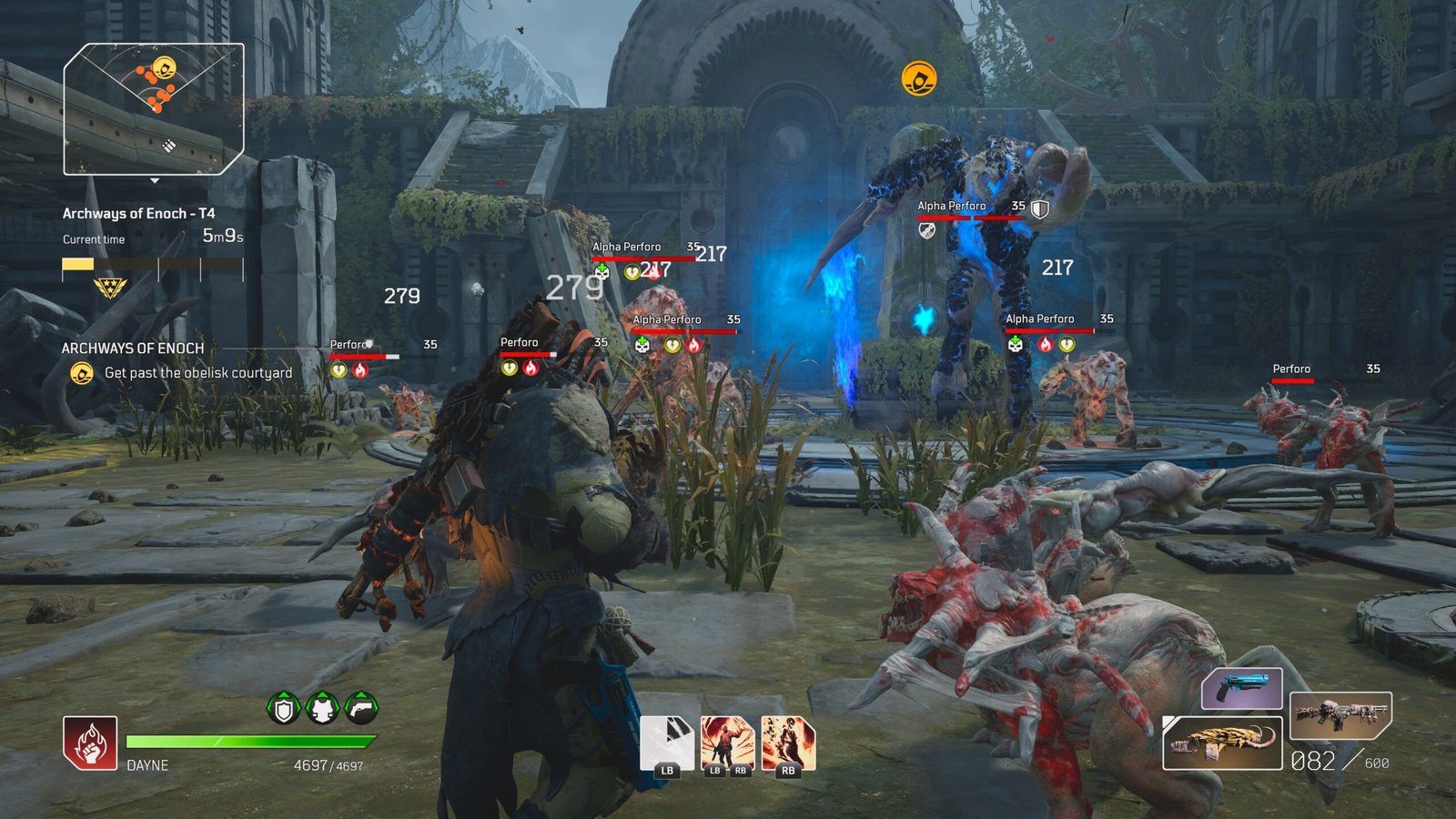Click the expedition reward tier emblem

pos(110,288)
